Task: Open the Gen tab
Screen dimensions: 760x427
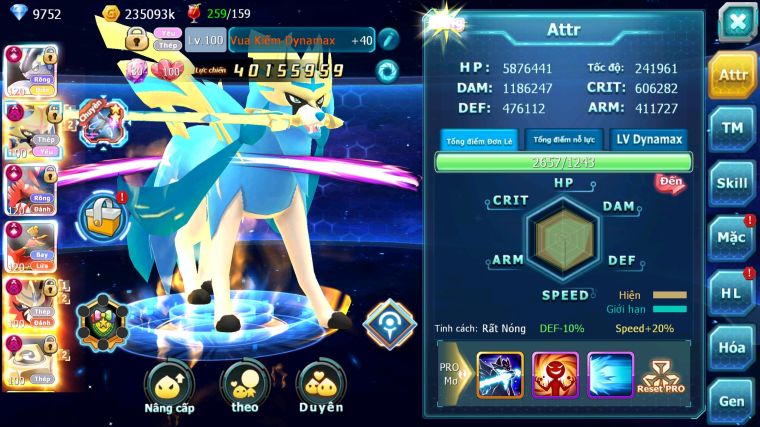Action: (732, 400)
